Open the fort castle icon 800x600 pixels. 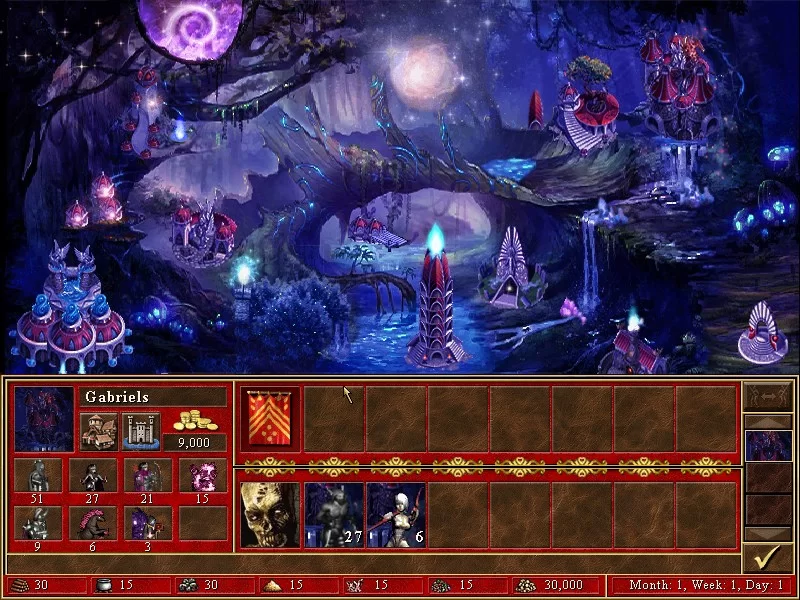(x=139, y=431)
